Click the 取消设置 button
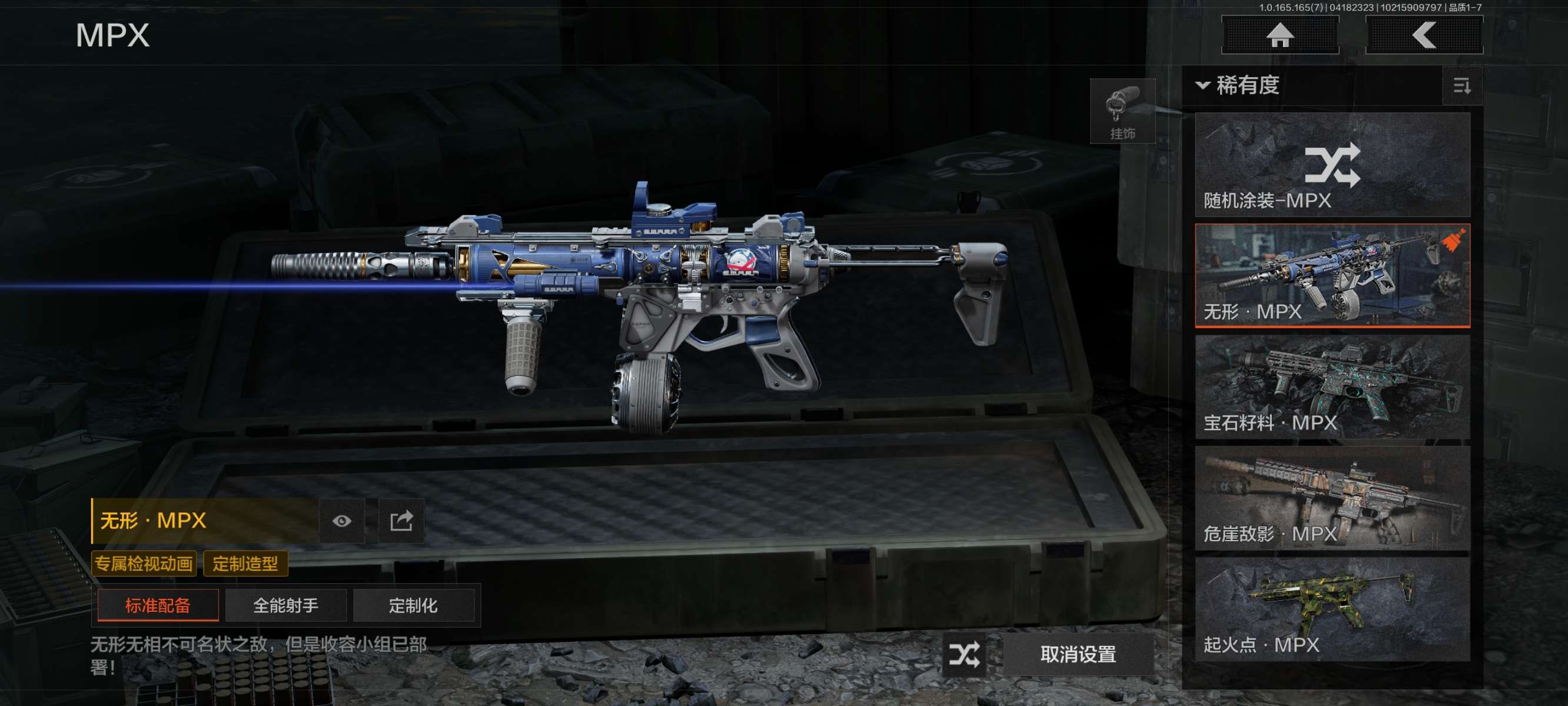The image size is (1568, 706). 1077,654
